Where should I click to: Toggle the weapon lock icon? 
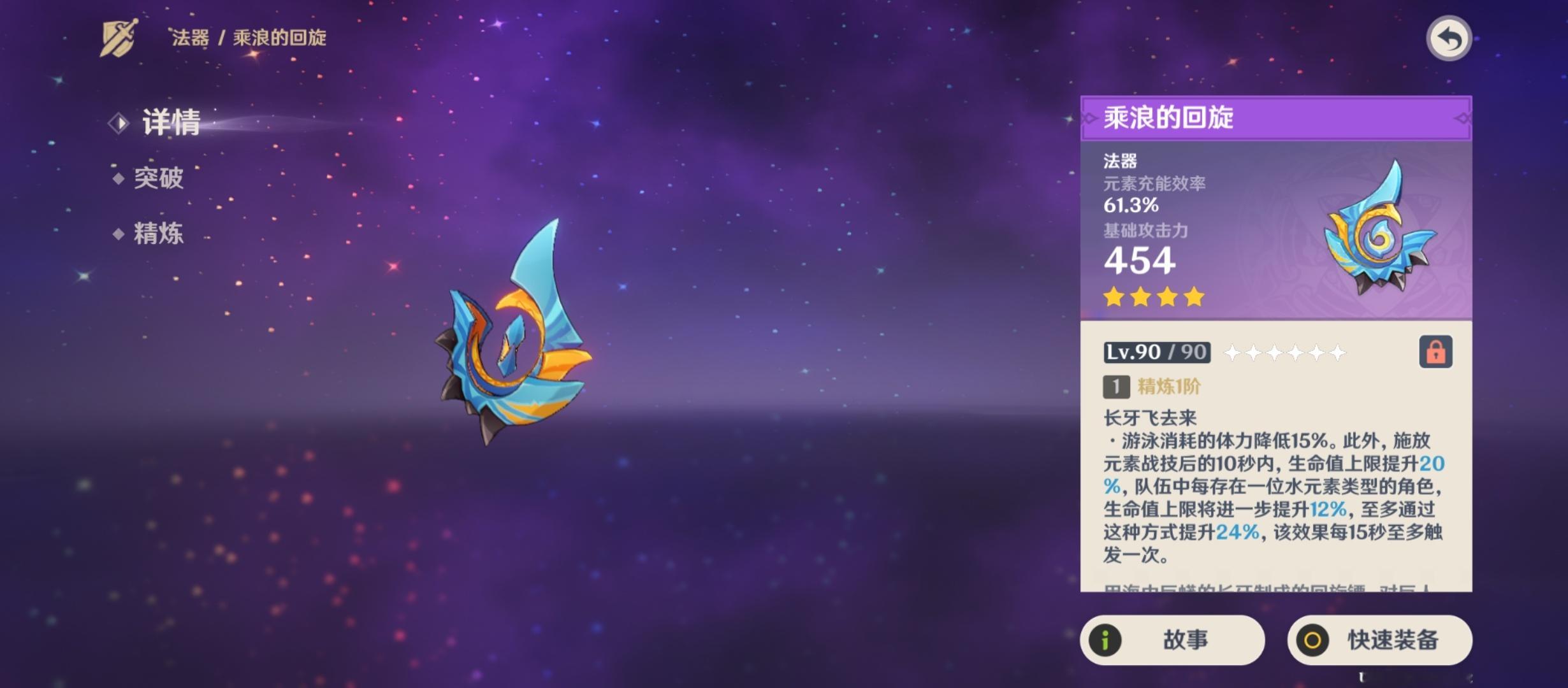[1435, 352]
